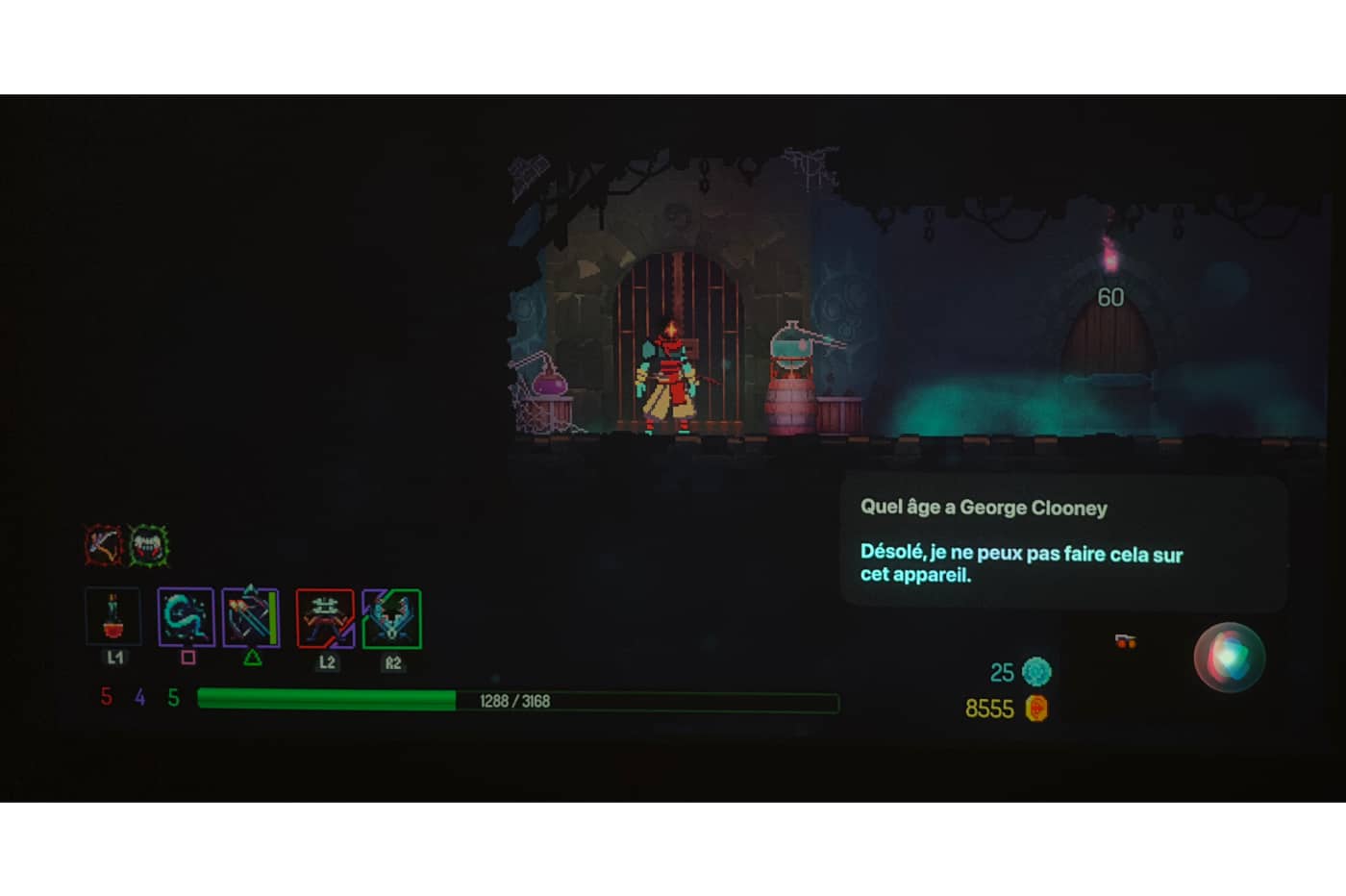Screen dimensions: 1346x896
Task: Tap the glowing Siri orb
Action: (1229, 658)
